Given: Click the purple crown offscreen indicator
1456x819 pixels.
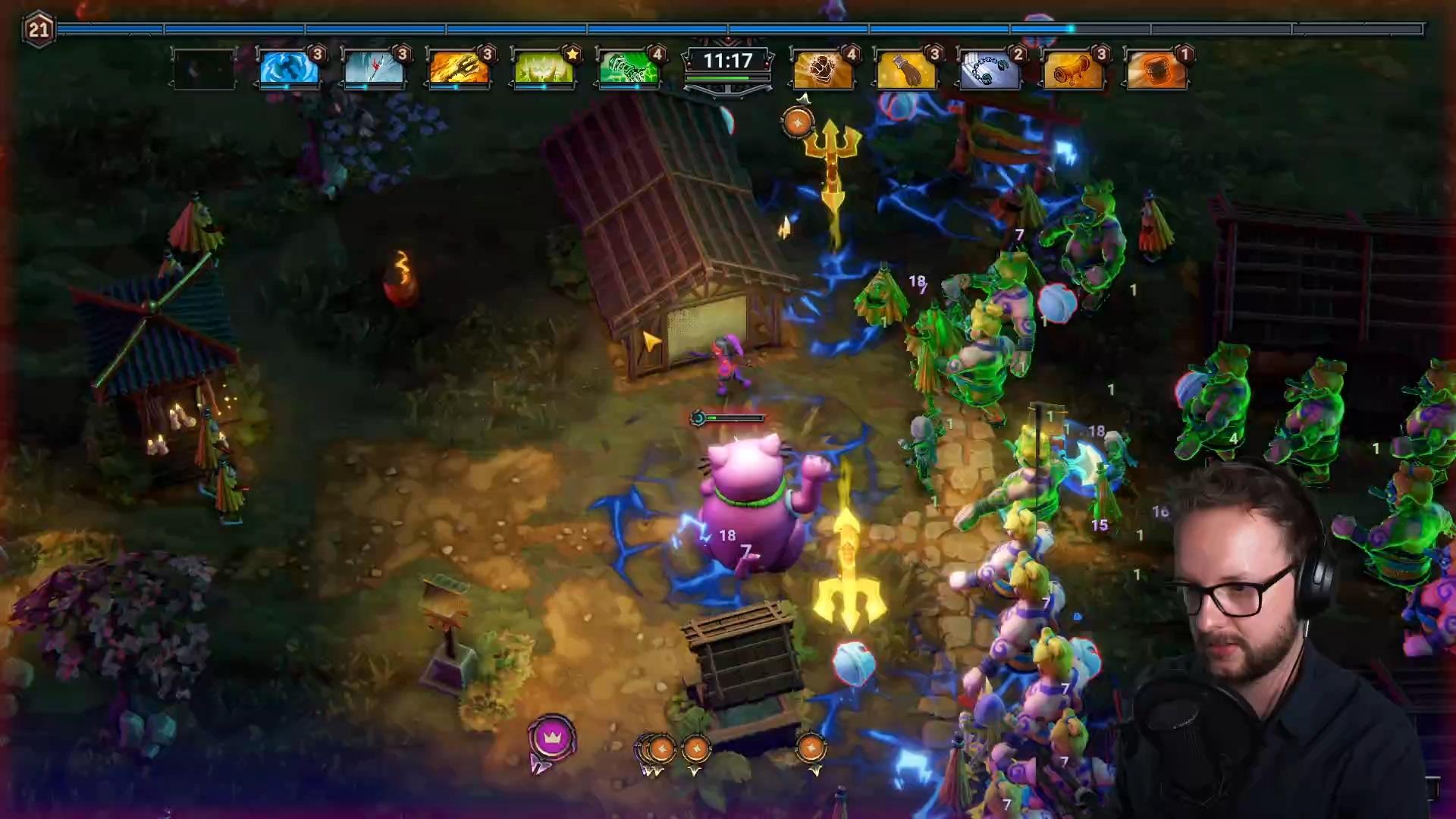Looking at the screenshot, I should click(x=552, y=737).
